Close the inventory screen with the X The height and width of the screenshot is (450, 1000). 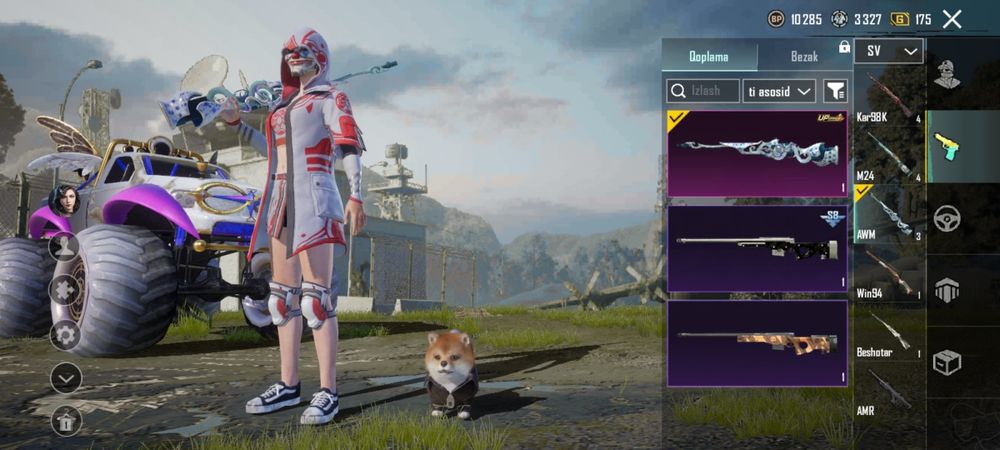[x=952, y=19]
